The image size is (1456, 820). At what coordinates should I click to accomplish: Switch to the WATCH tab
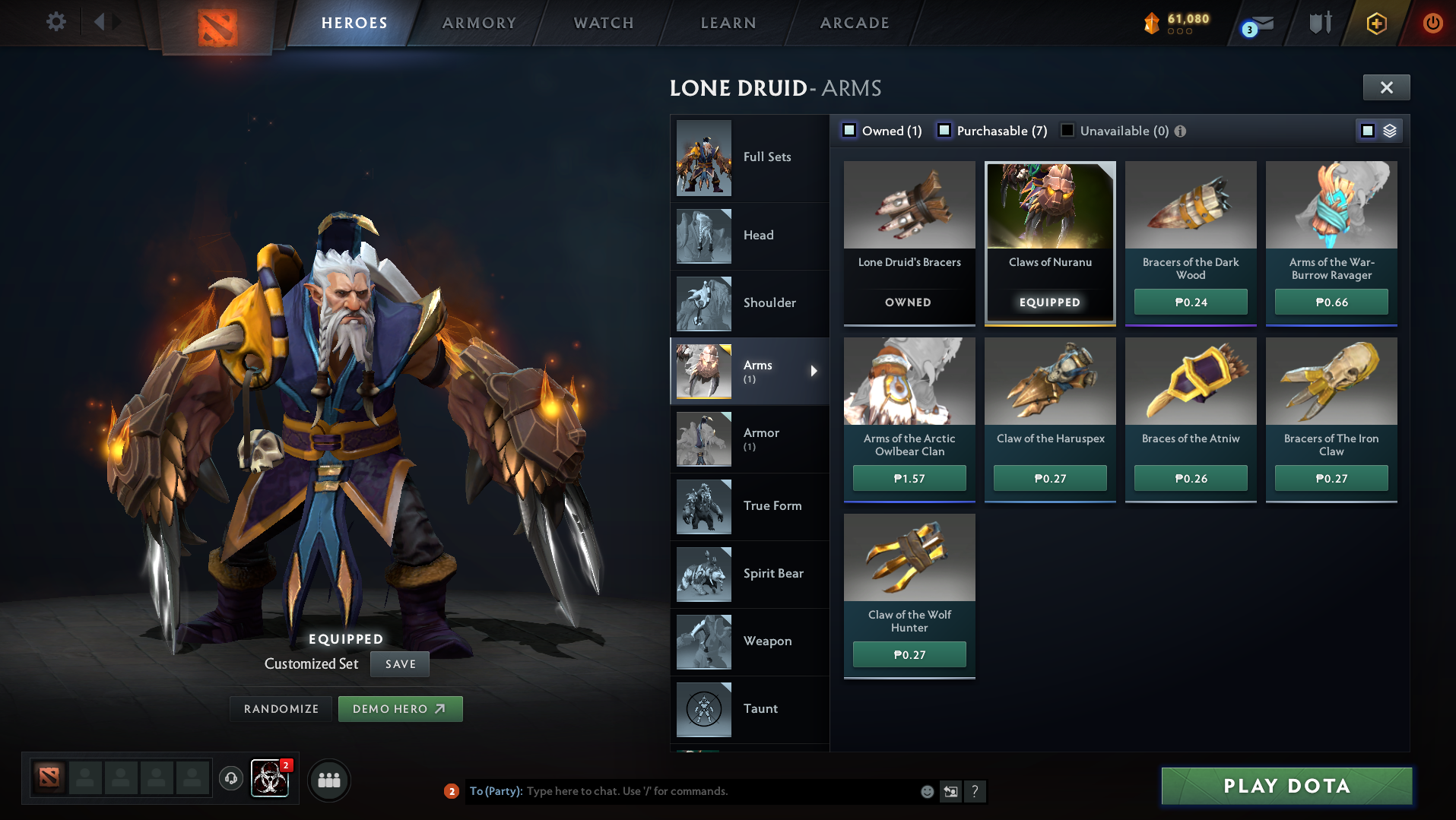click(x=603, y=23)
